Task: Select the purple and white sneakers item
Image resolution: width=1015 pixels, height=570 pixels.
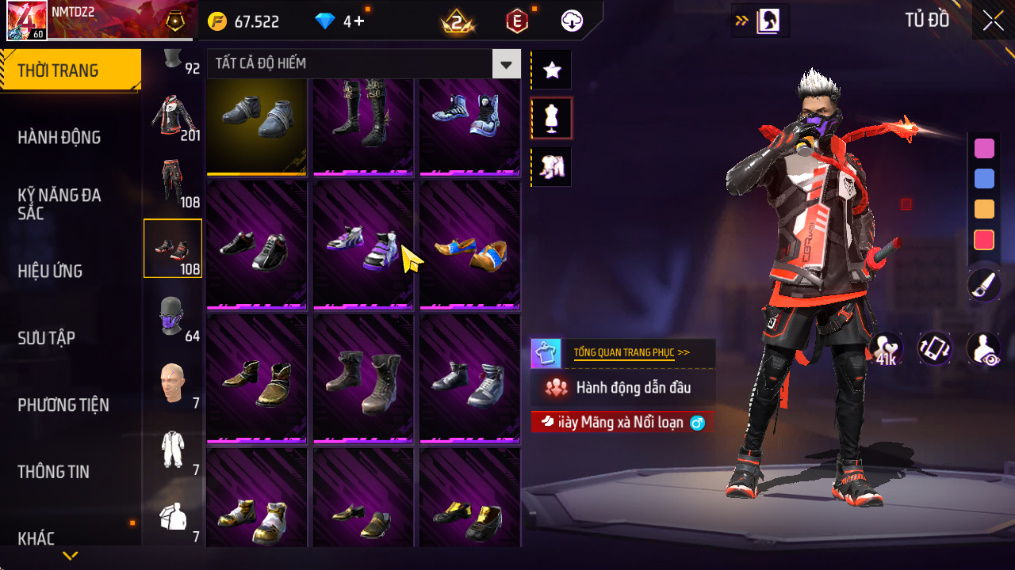Action: point(362,246)
